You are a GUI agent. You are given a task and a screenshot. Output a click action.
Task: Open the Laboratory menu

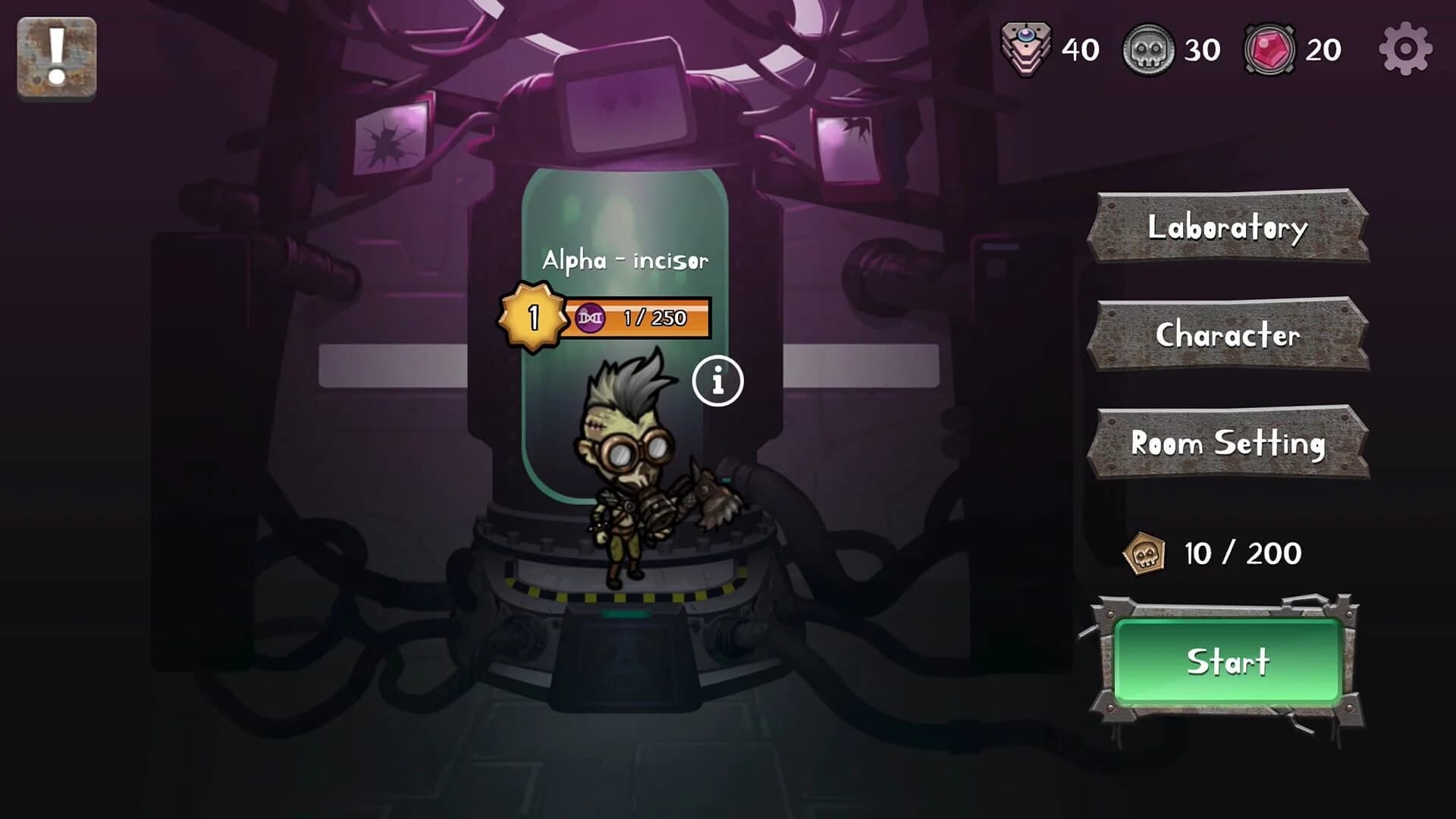pos(1227,227)
